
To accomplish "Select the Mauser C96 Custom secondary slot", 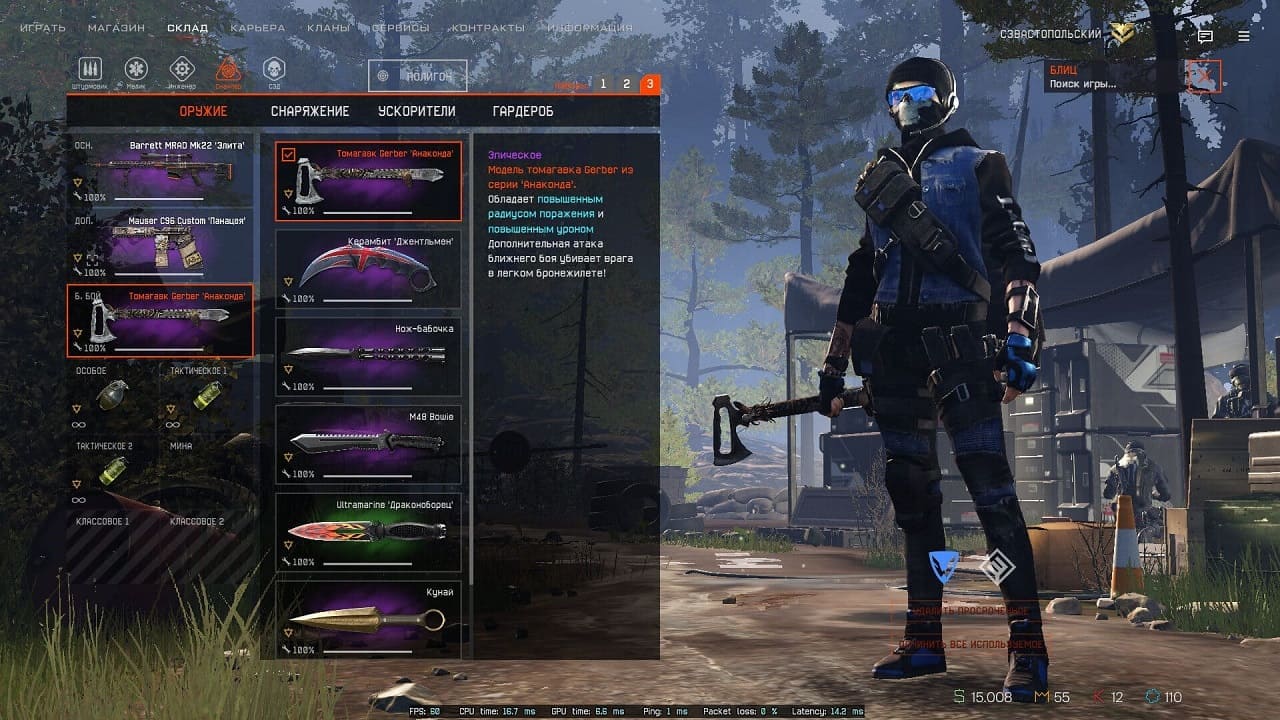I will click(x=160, y=245).
